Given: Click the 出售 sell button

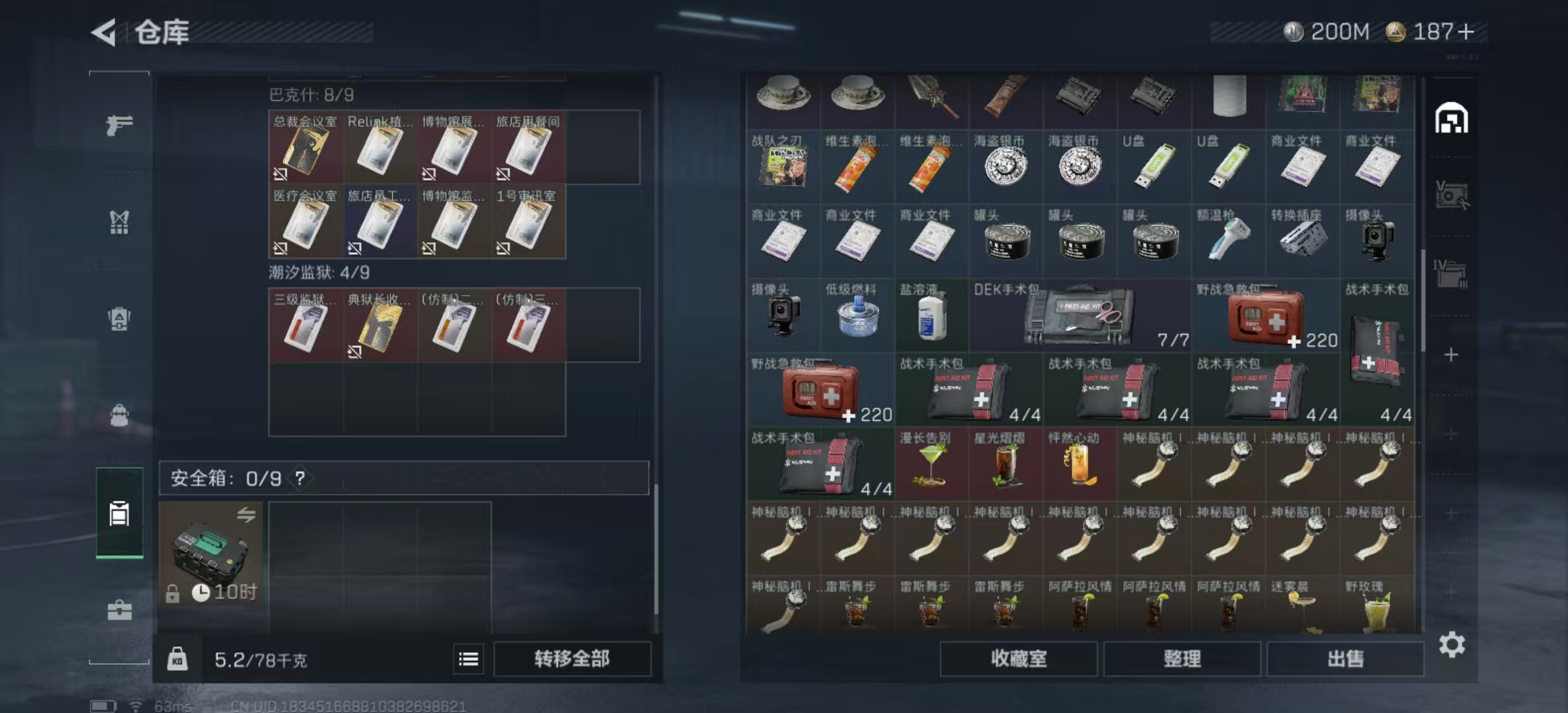Looking at the screenshot, I should click(x=1346, y=659).
